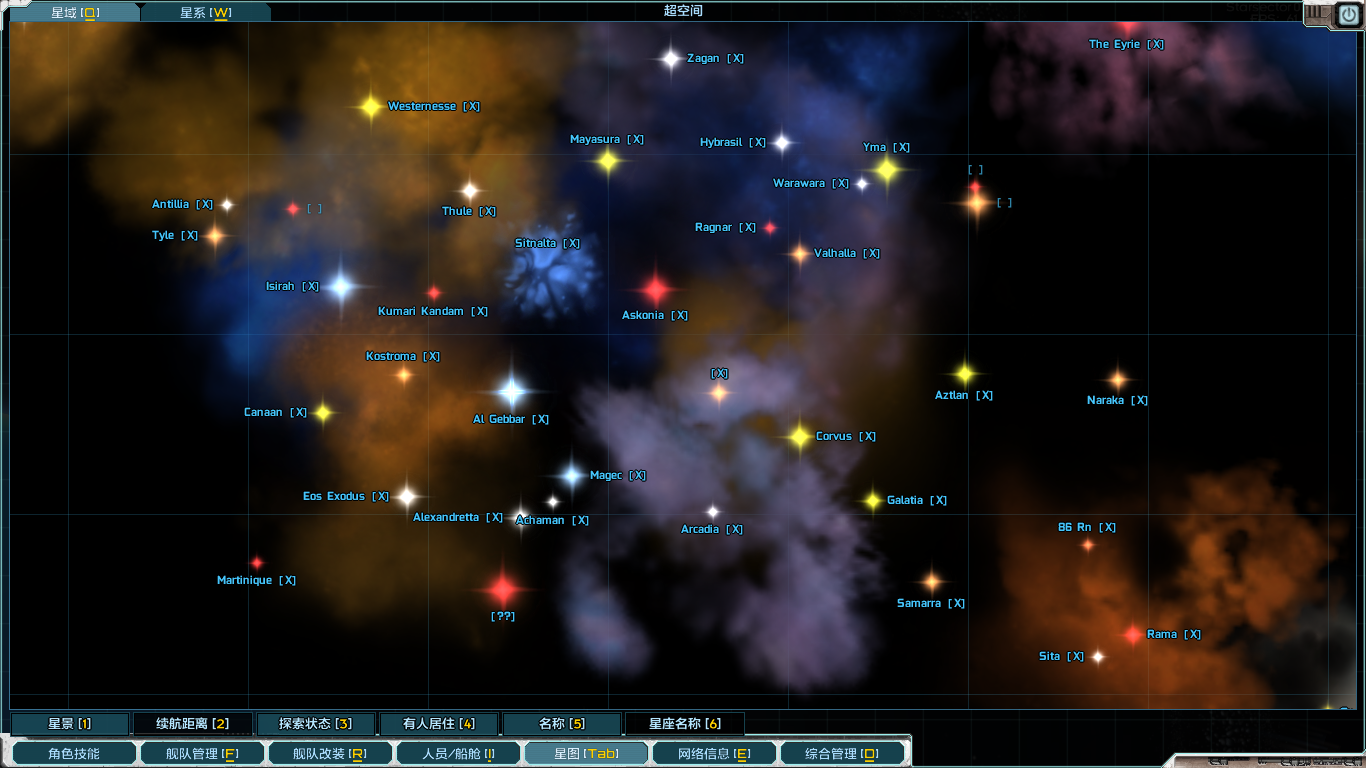Open 舰队管理 [F] from the bottom bar
The image size is (1366, 768).
(202, 753)
